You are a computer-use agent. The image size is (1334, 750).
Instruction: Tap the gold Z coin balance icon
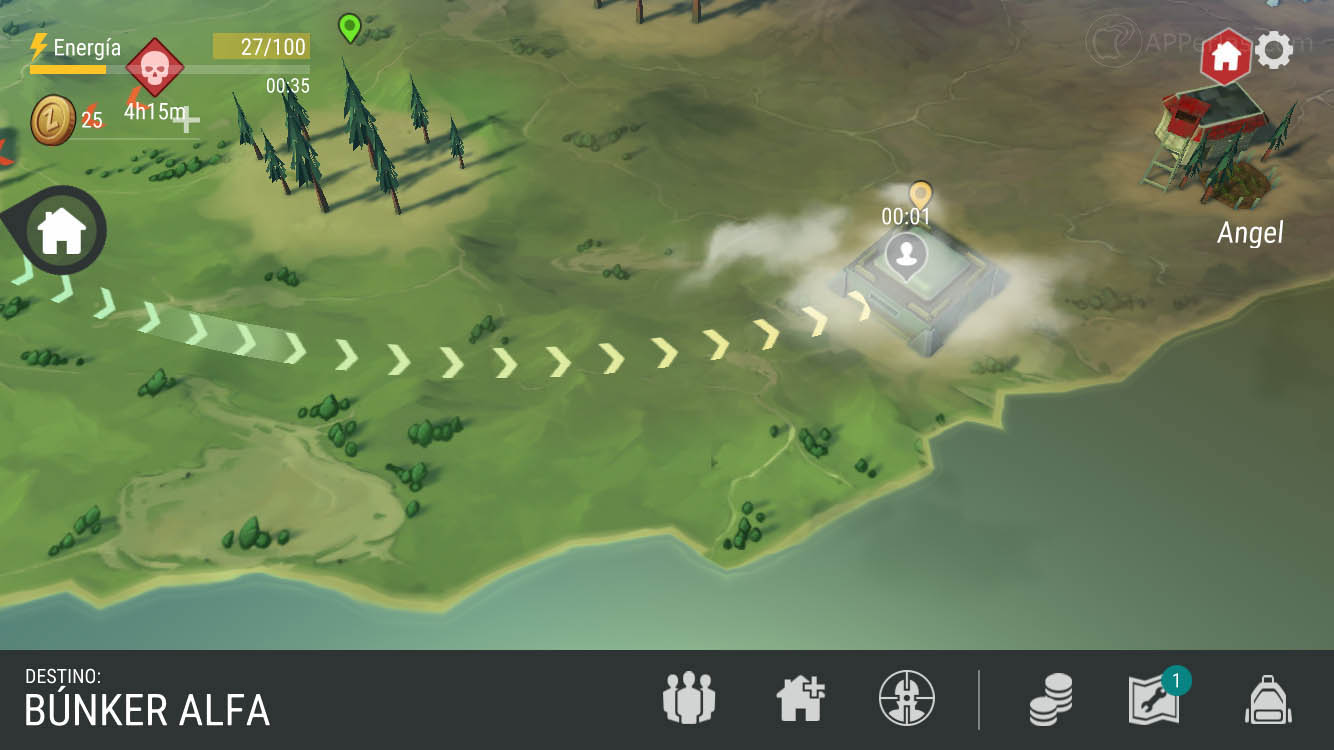tap(53, 120)
